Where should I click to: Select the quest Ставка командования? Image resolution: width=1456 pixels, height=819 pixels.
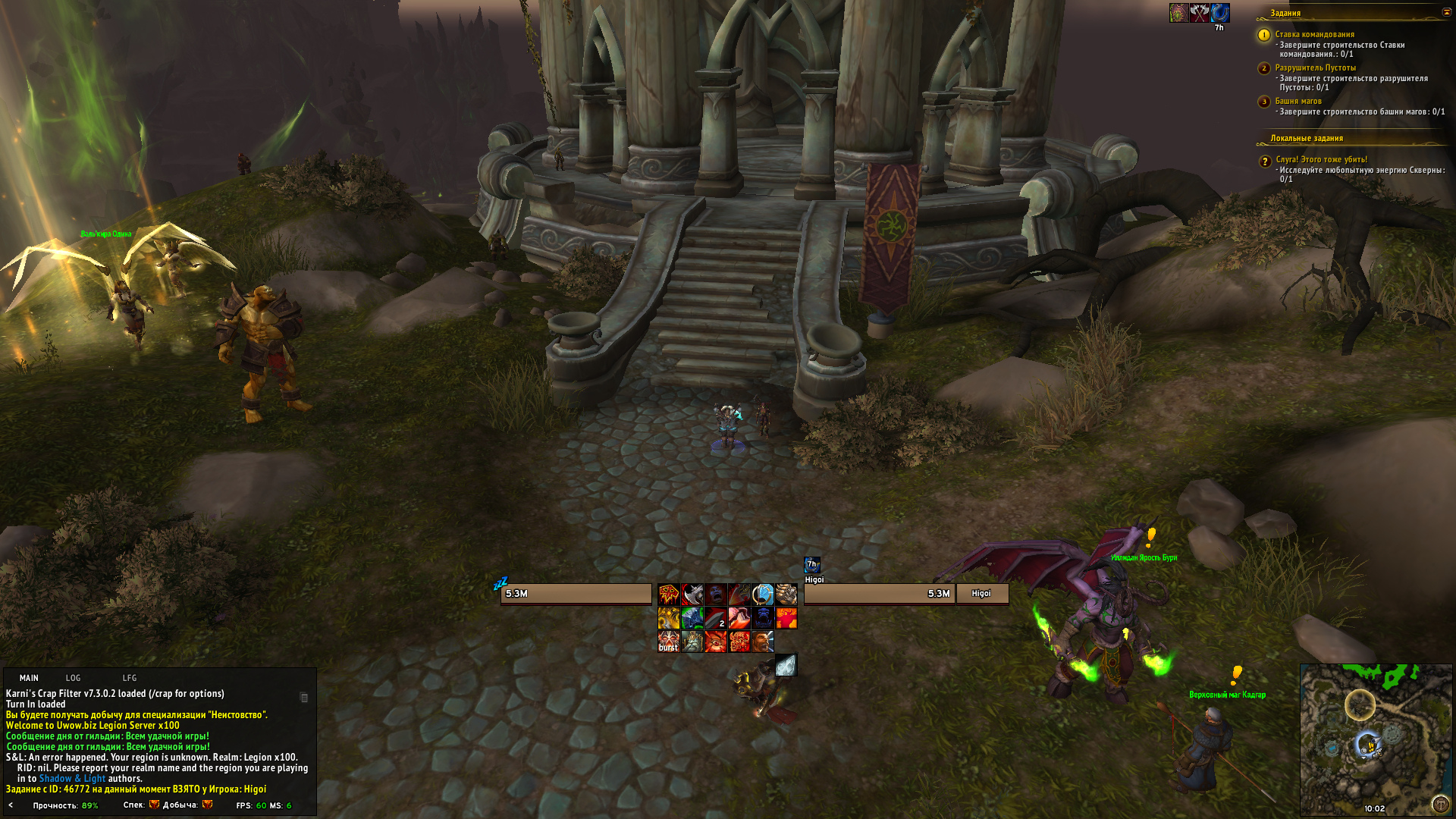click(1314, 34)
